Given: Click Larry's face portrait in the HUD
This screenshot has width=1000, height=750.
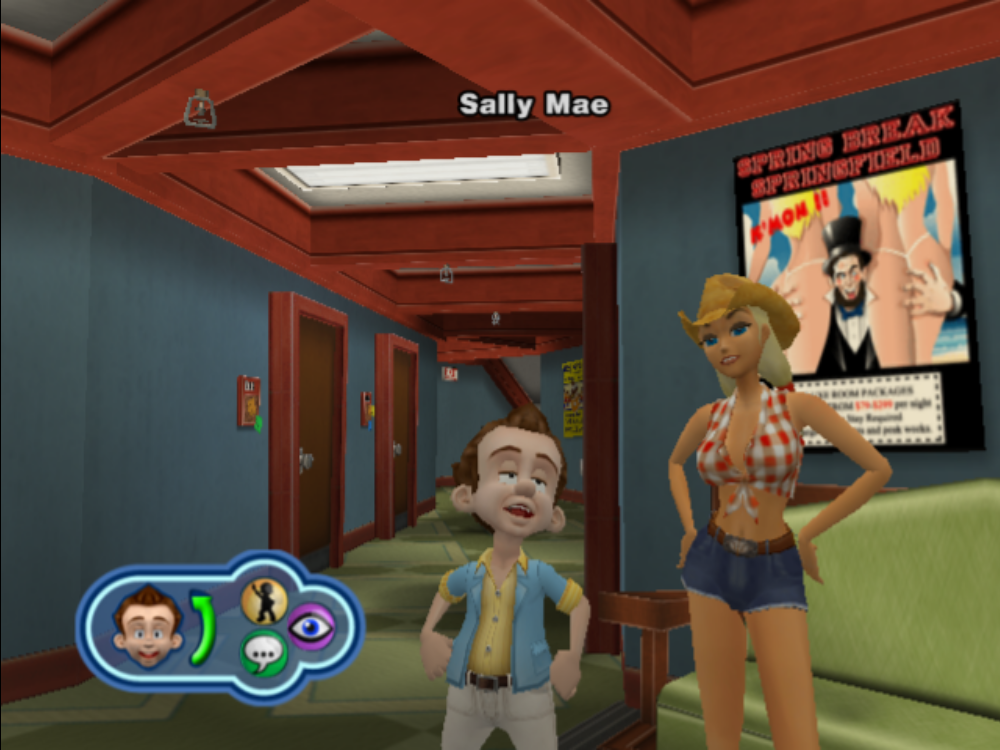Looking at the screenshot, I should [147, 627].
